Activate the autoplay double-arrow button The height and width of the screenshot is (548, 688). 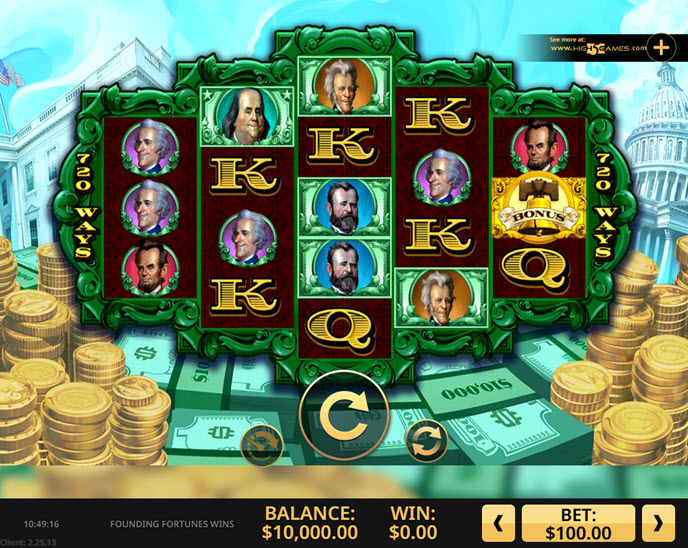click(x=426, y=441)
